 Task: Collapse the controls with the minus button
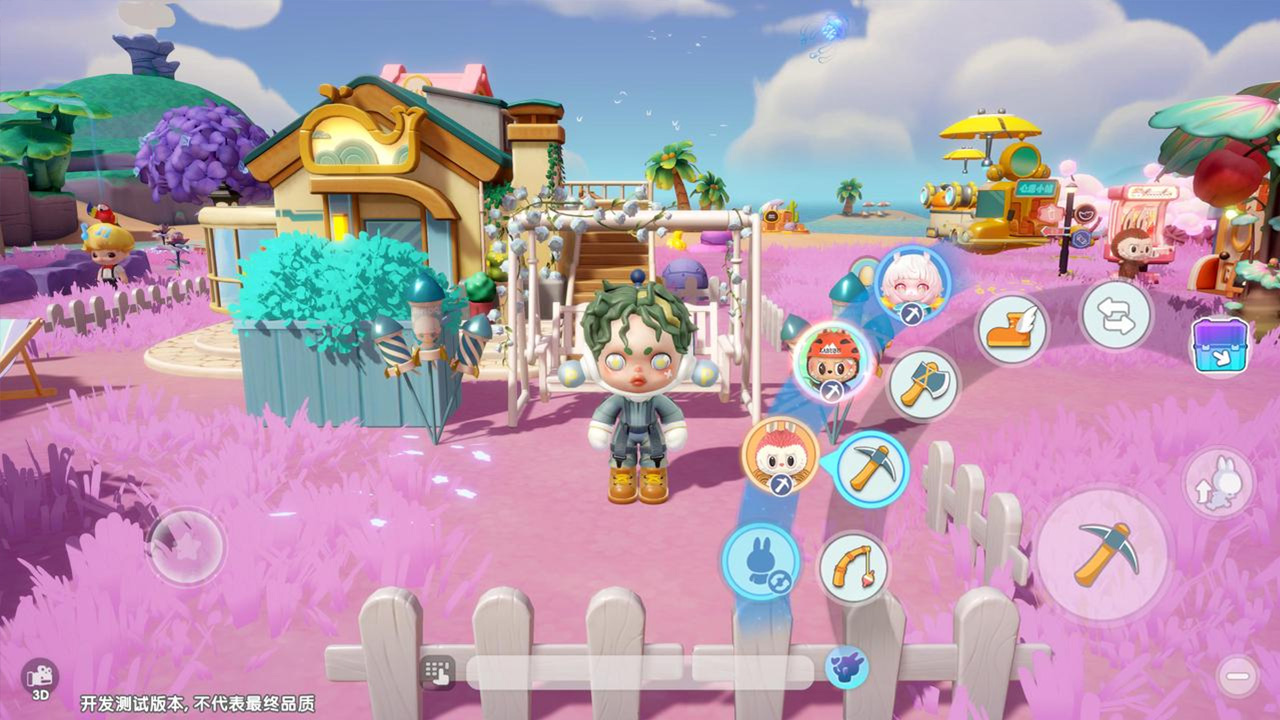1237,677
